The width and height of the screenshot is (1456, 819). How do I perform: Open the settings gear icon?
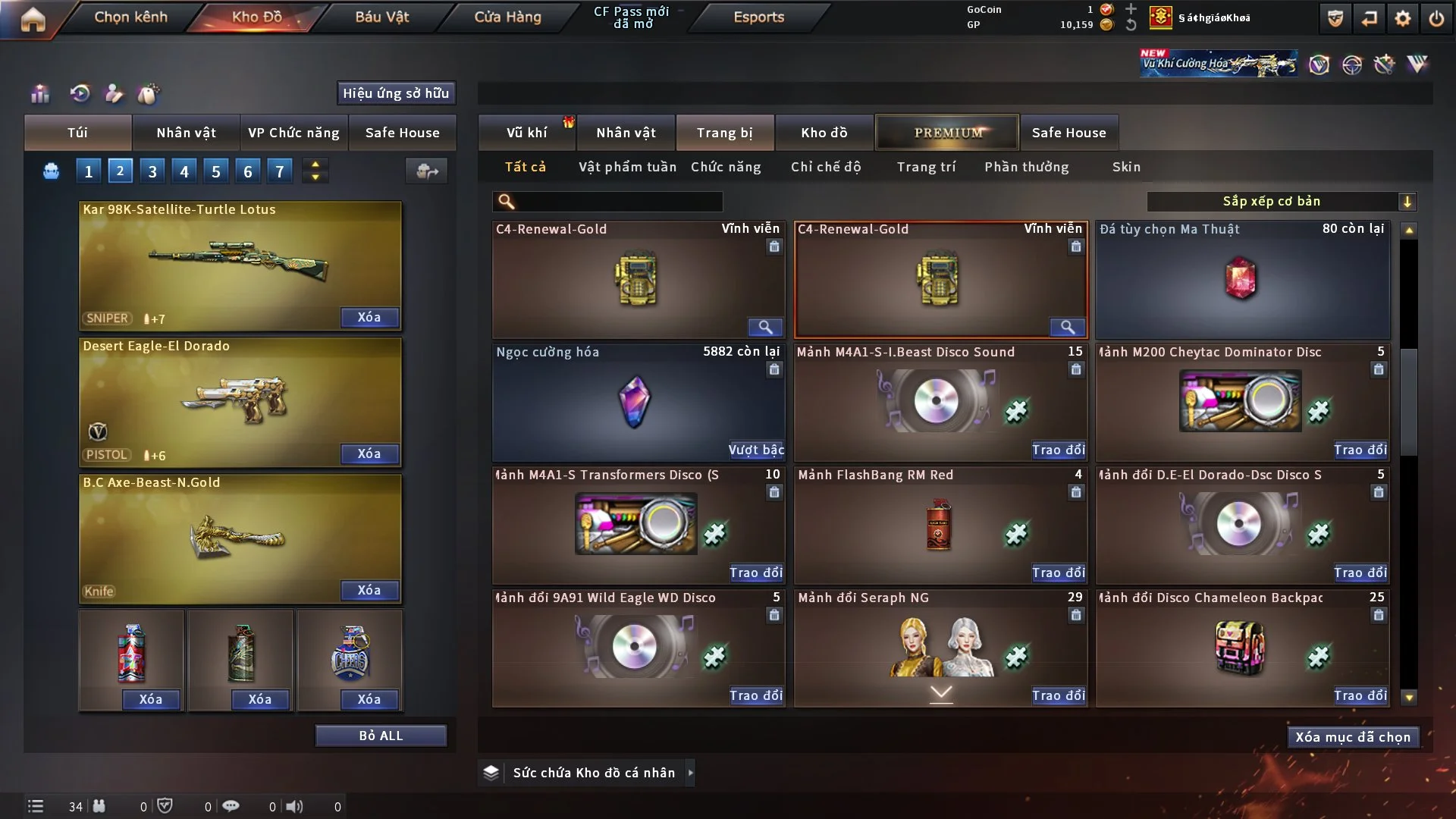1404,18
